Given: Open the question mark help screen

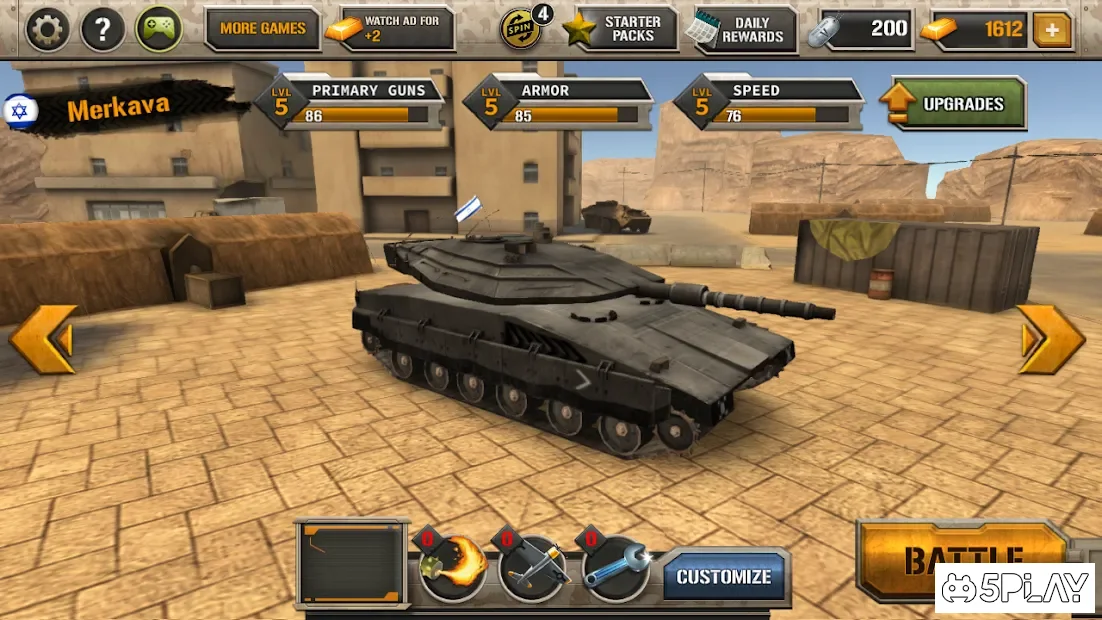Looking at the screenshot, I should coord(103,30).
